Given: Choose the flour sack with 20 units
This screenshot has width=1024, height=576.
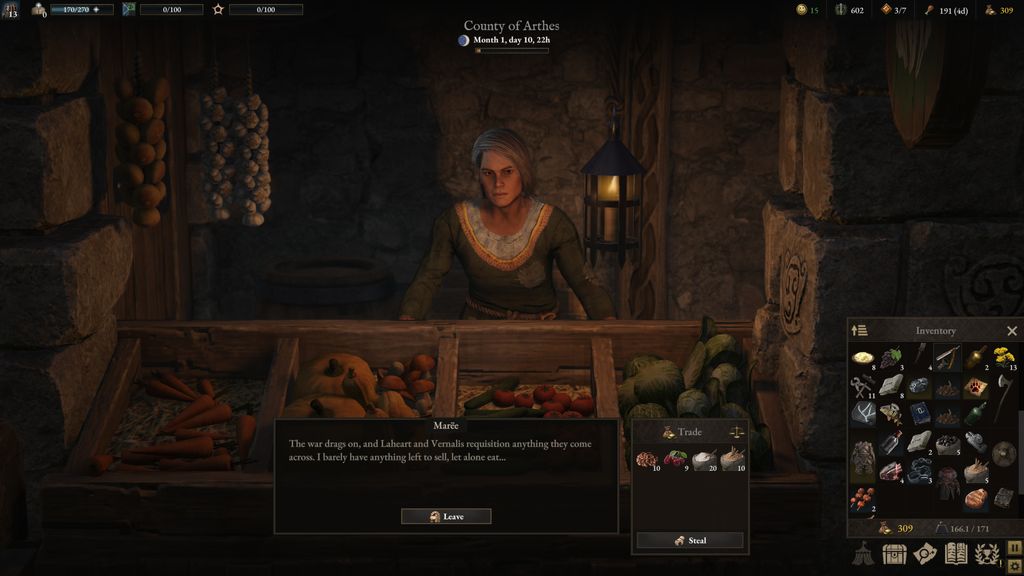Looking at the screenshot, I should coord(703,459).
